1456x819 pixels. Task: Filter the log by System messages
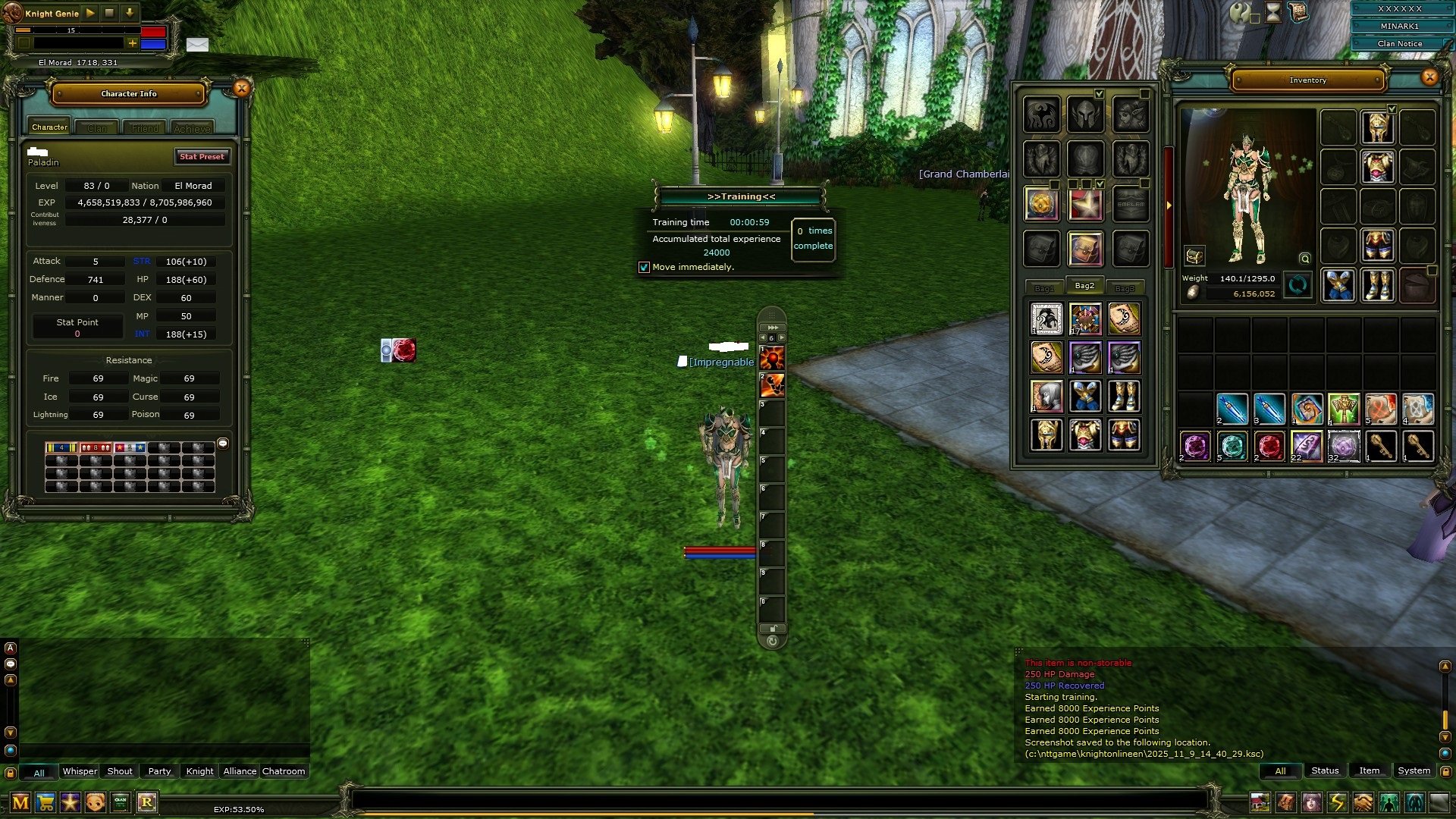(x=1414, y=770)
